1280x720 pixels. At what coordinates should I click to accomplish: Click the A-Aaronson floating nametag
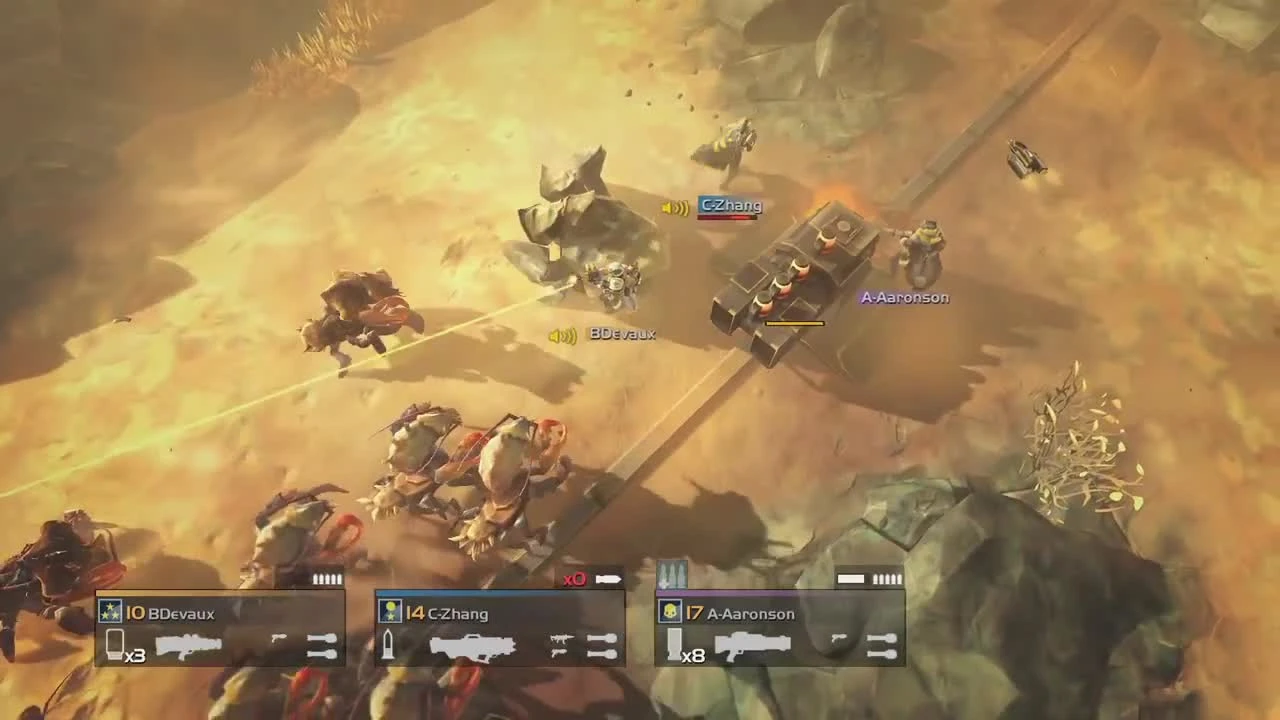pyautogui.click(x=904, y=296)
